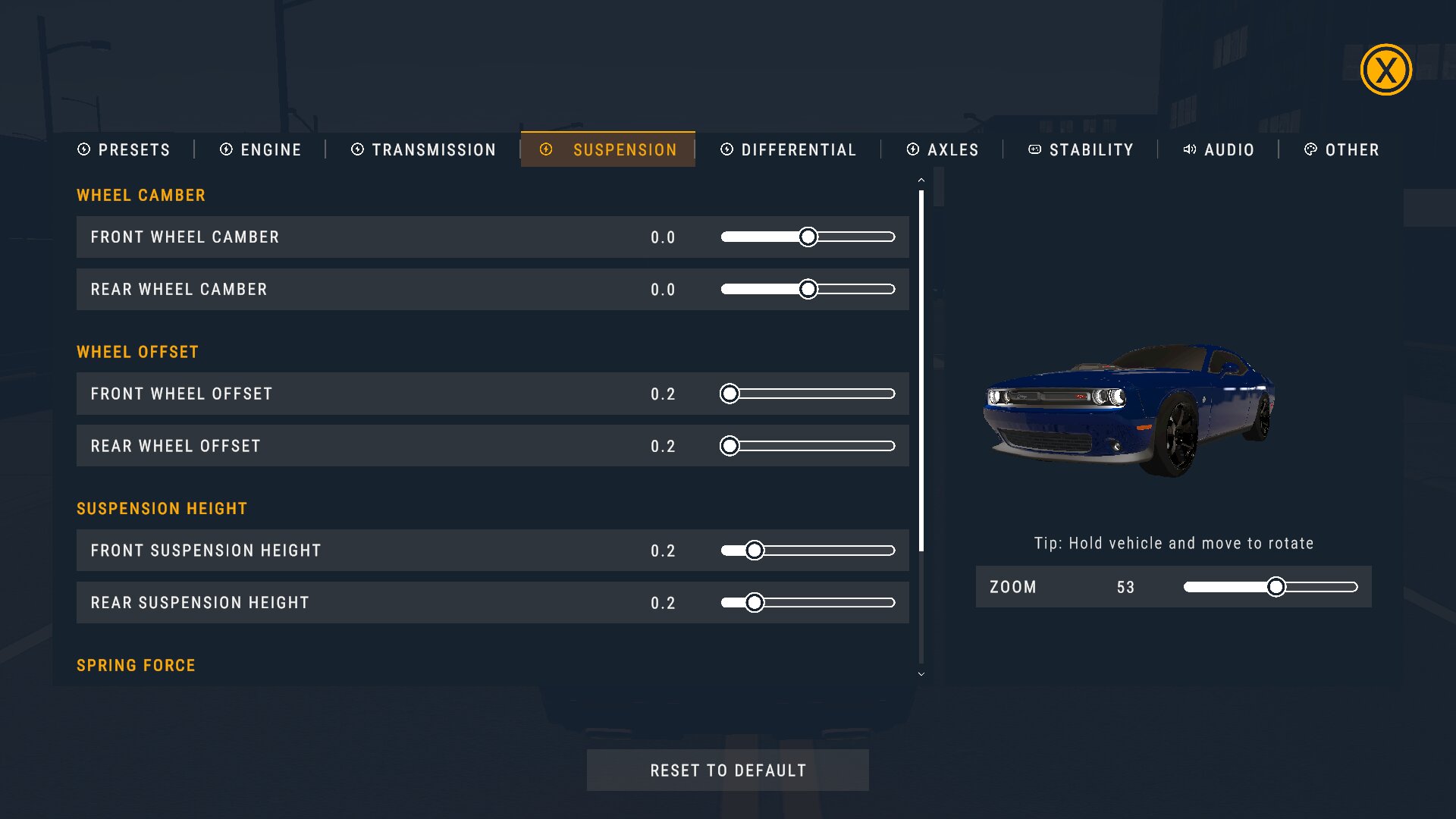Click the scroll up arrow of settings list
The image size is (1456, 819).
pos(921,180)
